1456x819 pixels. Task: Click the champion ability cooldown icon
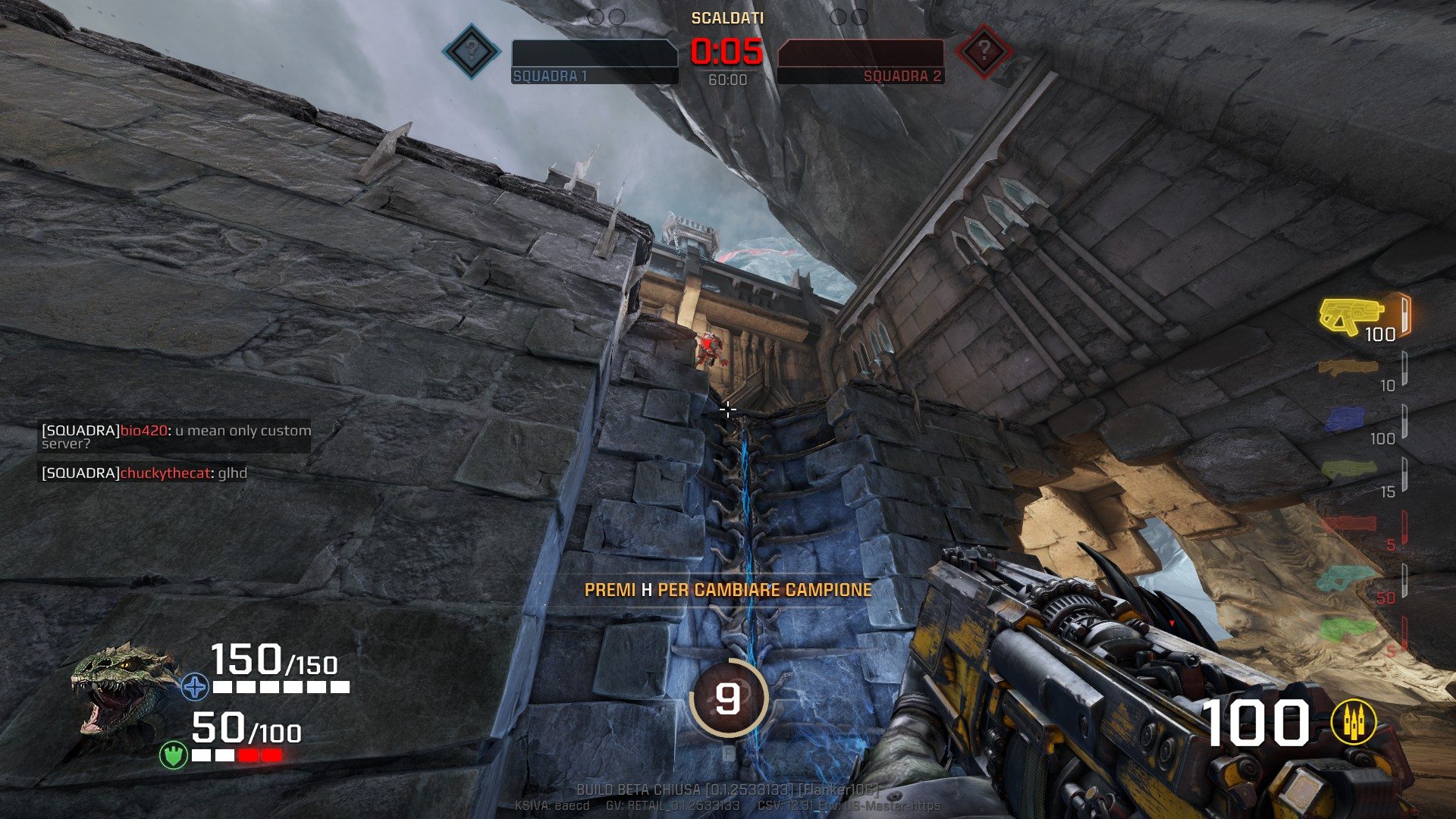[x=728, y=698]
